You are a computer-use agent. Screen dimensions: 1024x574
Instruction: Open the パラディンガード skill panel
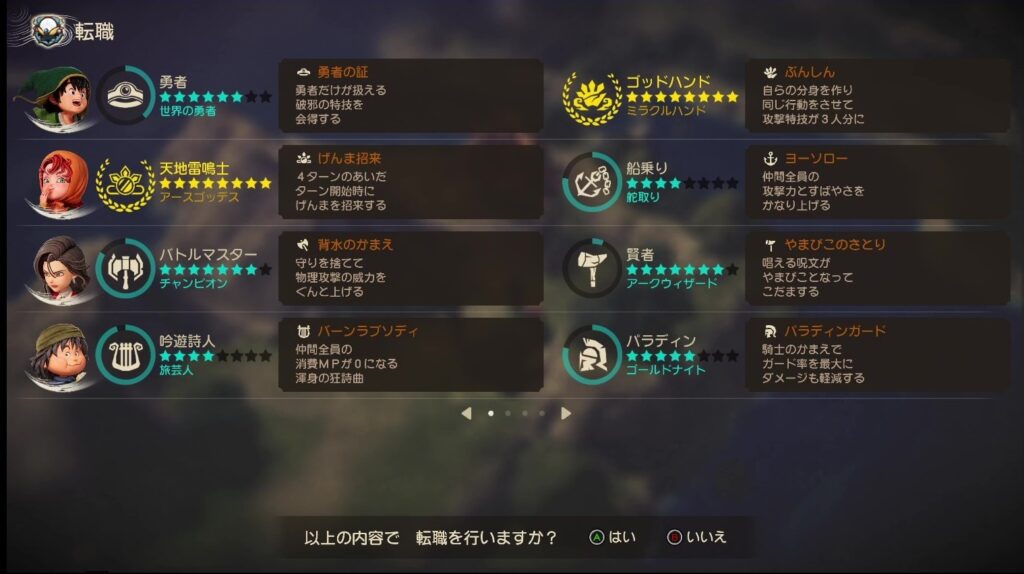click(x=877, y=354)
